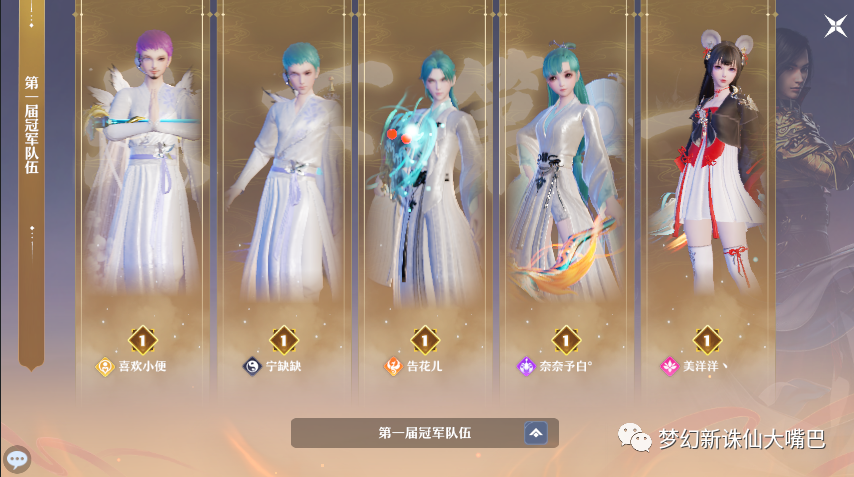
Task: View champion player 告花儿
Action: click(425, 200)
